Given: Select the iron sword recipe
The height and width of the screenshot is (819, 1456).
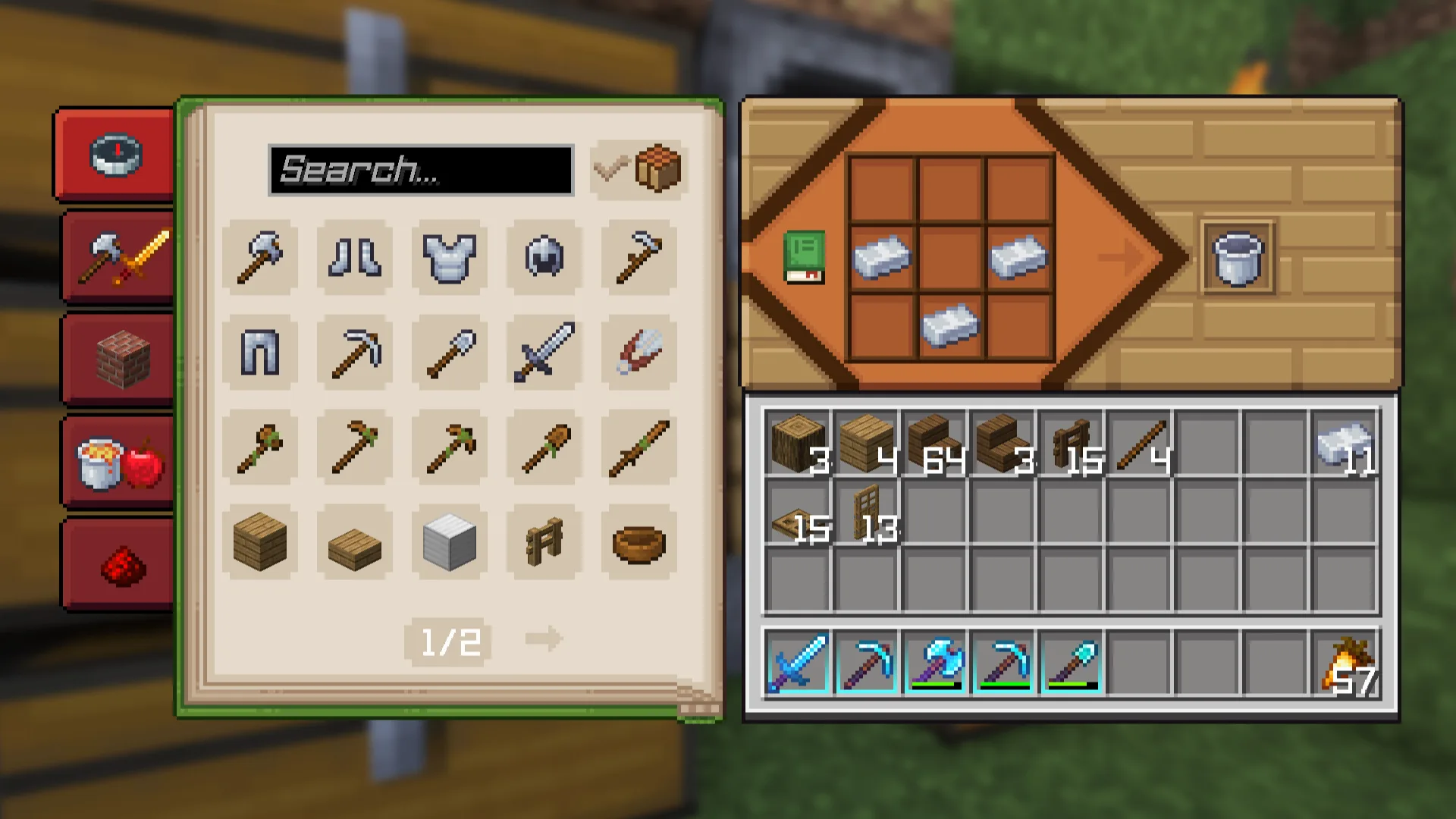Looking at the screenshot, I should [x=544, y=352].
